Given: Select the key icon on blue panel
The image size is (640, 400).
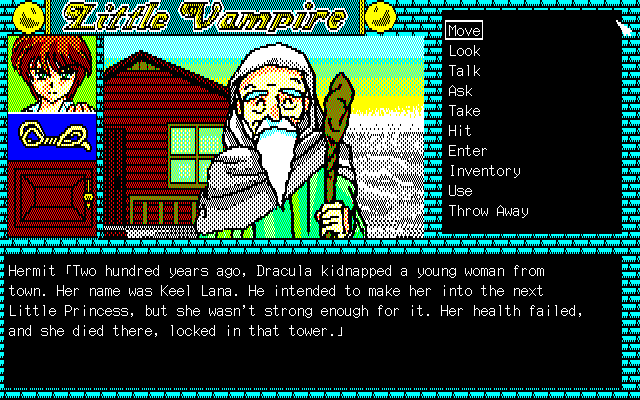Looking at the screenshot, I should (52, 136).
